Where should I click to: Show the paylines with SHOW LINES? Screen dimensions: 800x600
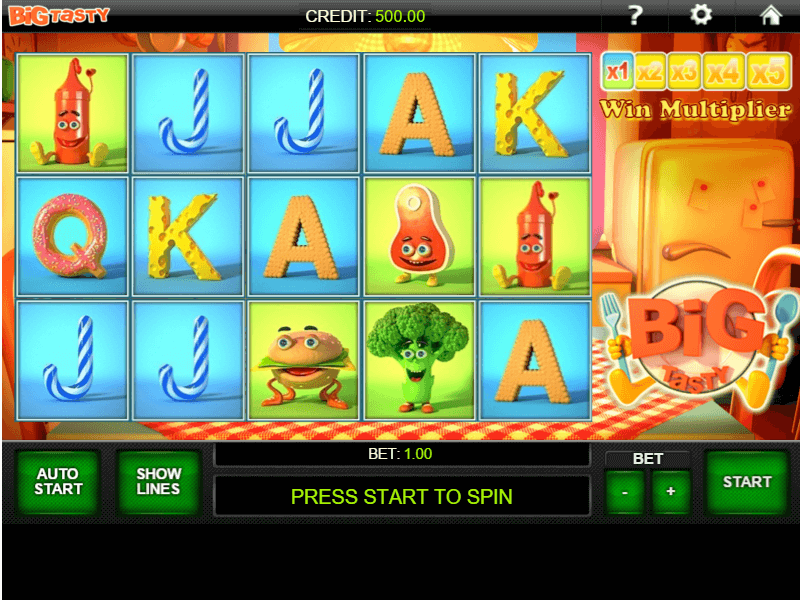[158, 482]
